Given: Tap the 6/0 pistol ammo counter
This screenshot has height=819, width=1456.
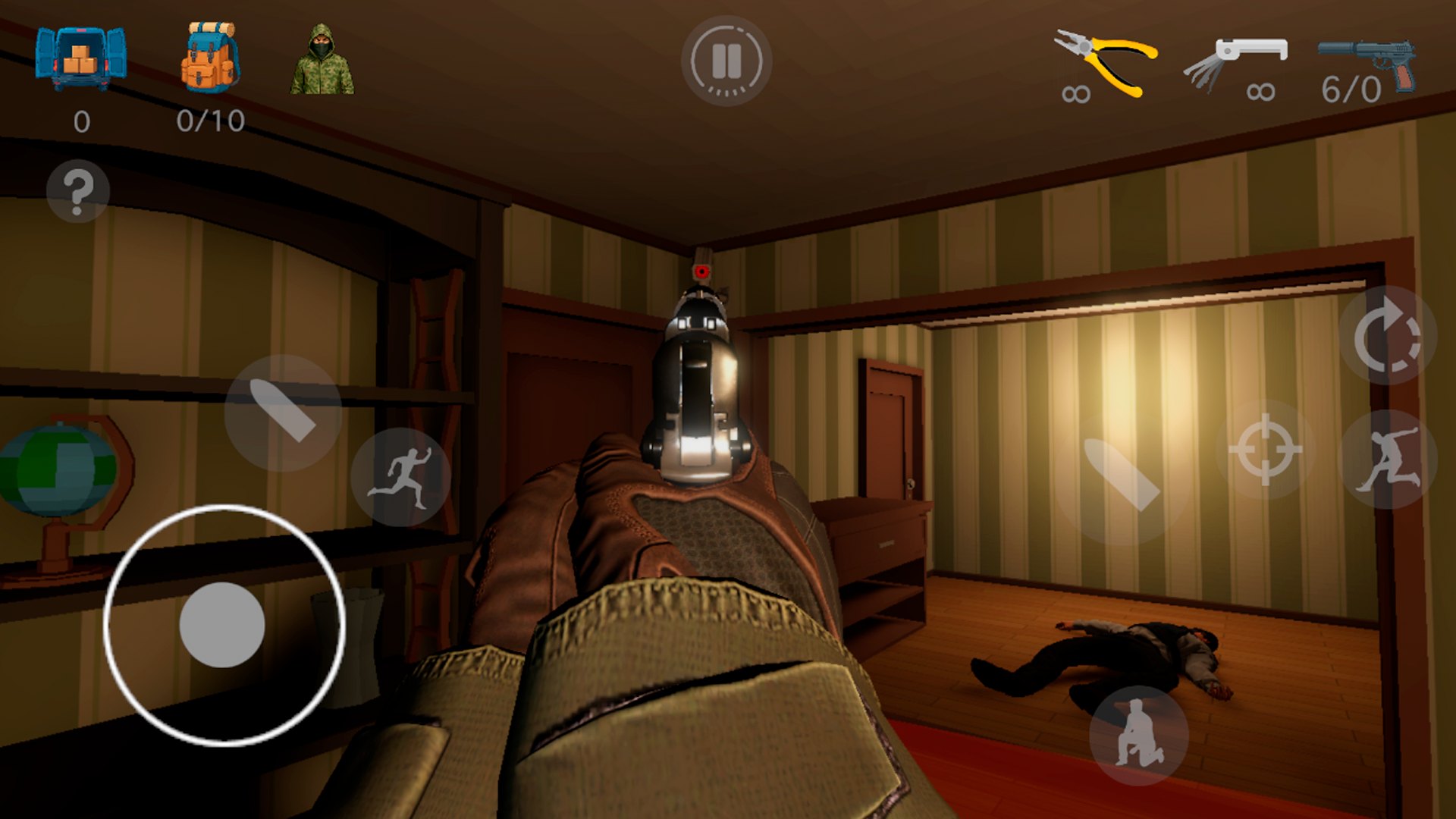Looking at the screenshot, I should click(1351, 89).
